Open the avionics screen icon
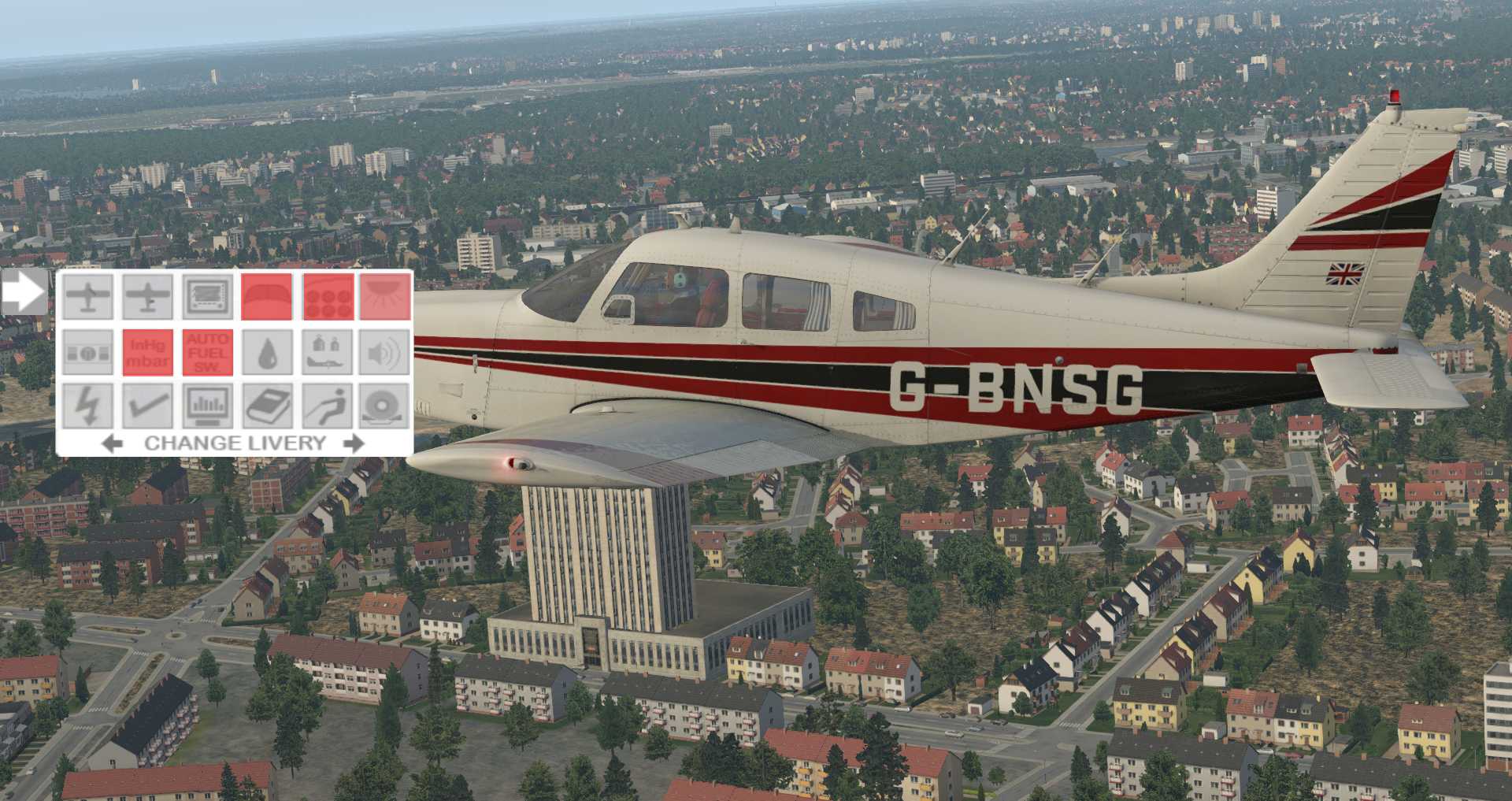The width and height of the screenshot is (1512, 801). pos(207,297)
